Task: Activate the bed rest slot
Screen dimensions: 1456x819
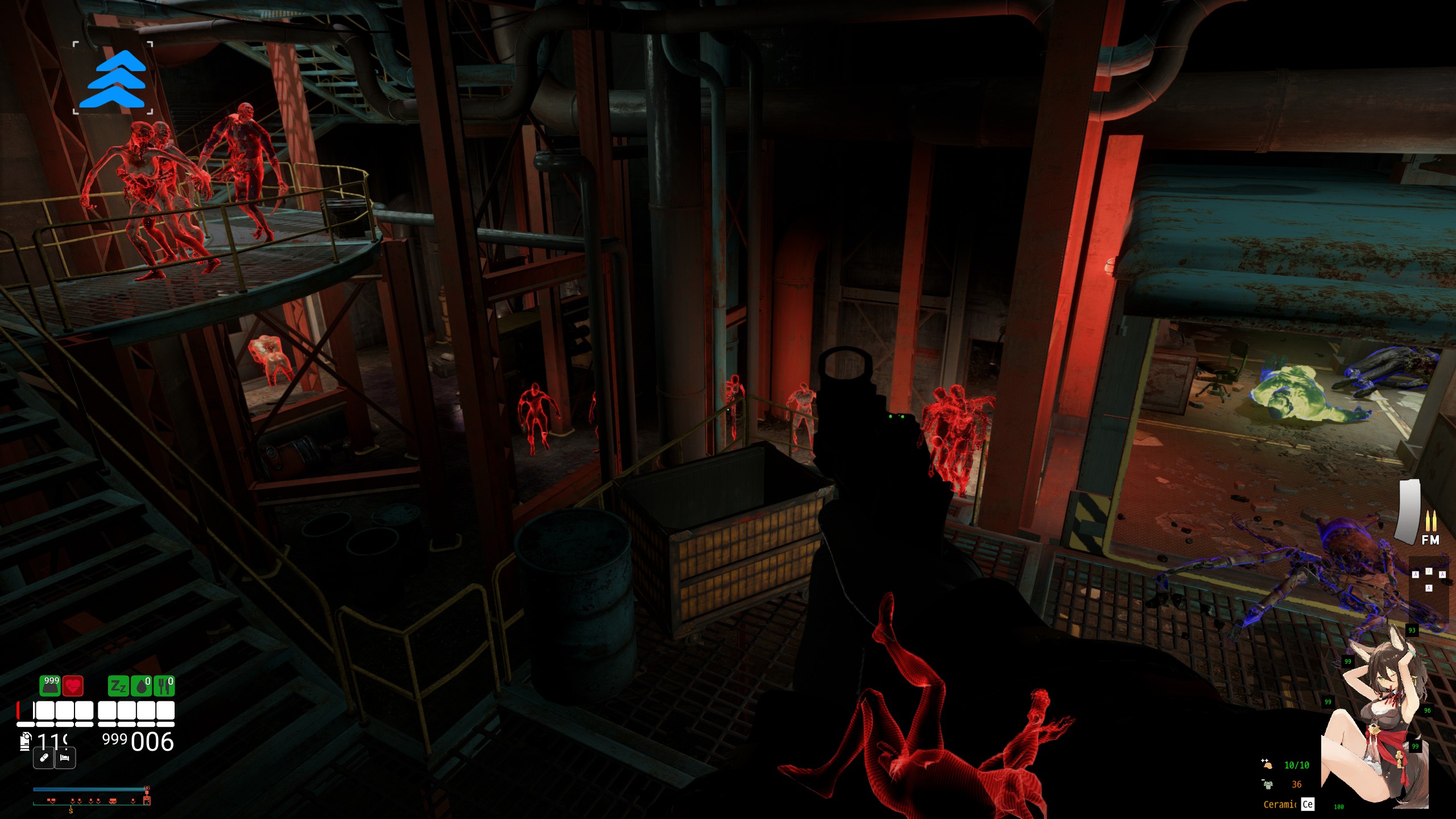Action: point(65,758)
